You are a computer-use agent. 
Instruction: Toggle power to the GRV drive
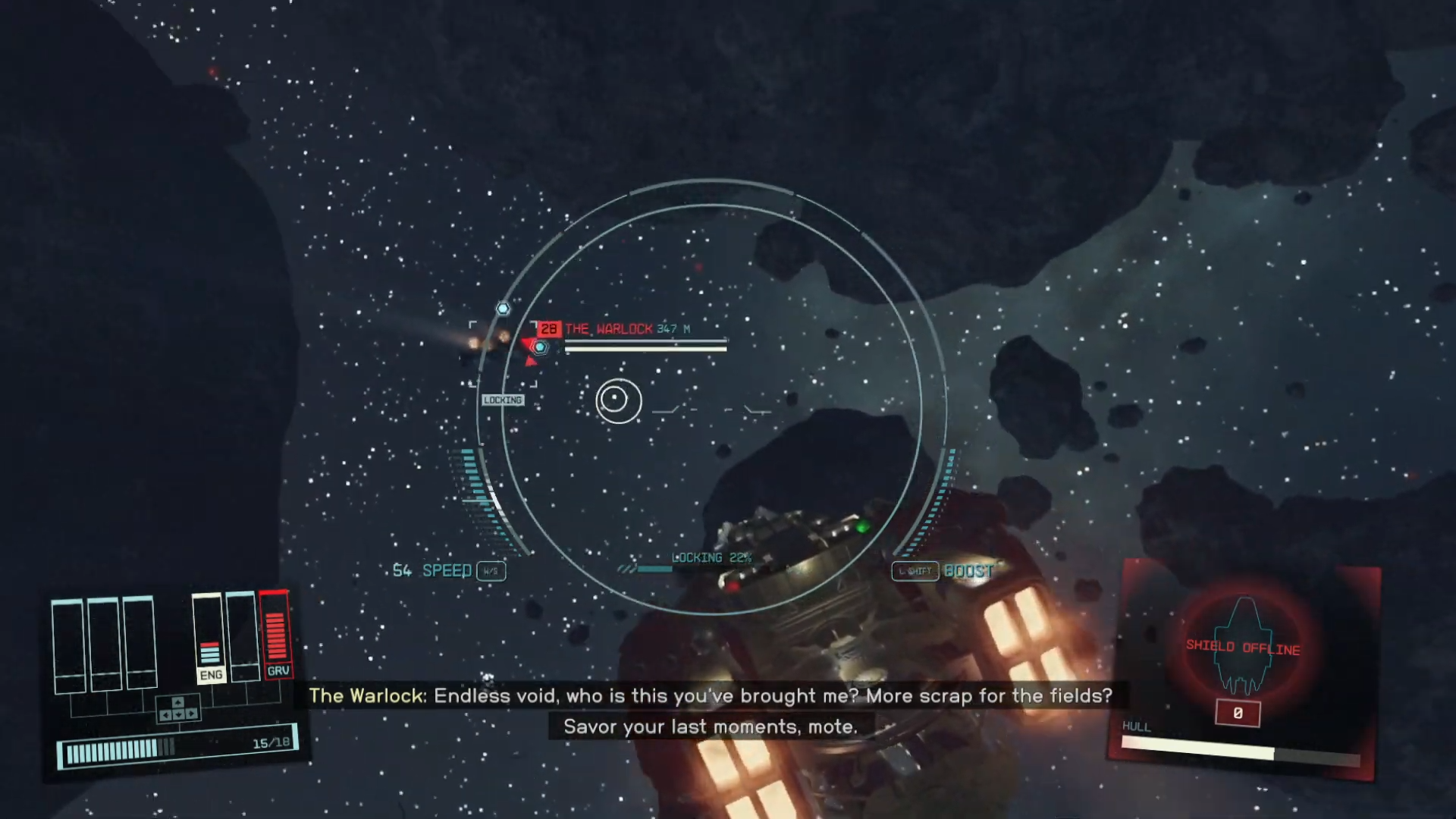coord(279,670)
